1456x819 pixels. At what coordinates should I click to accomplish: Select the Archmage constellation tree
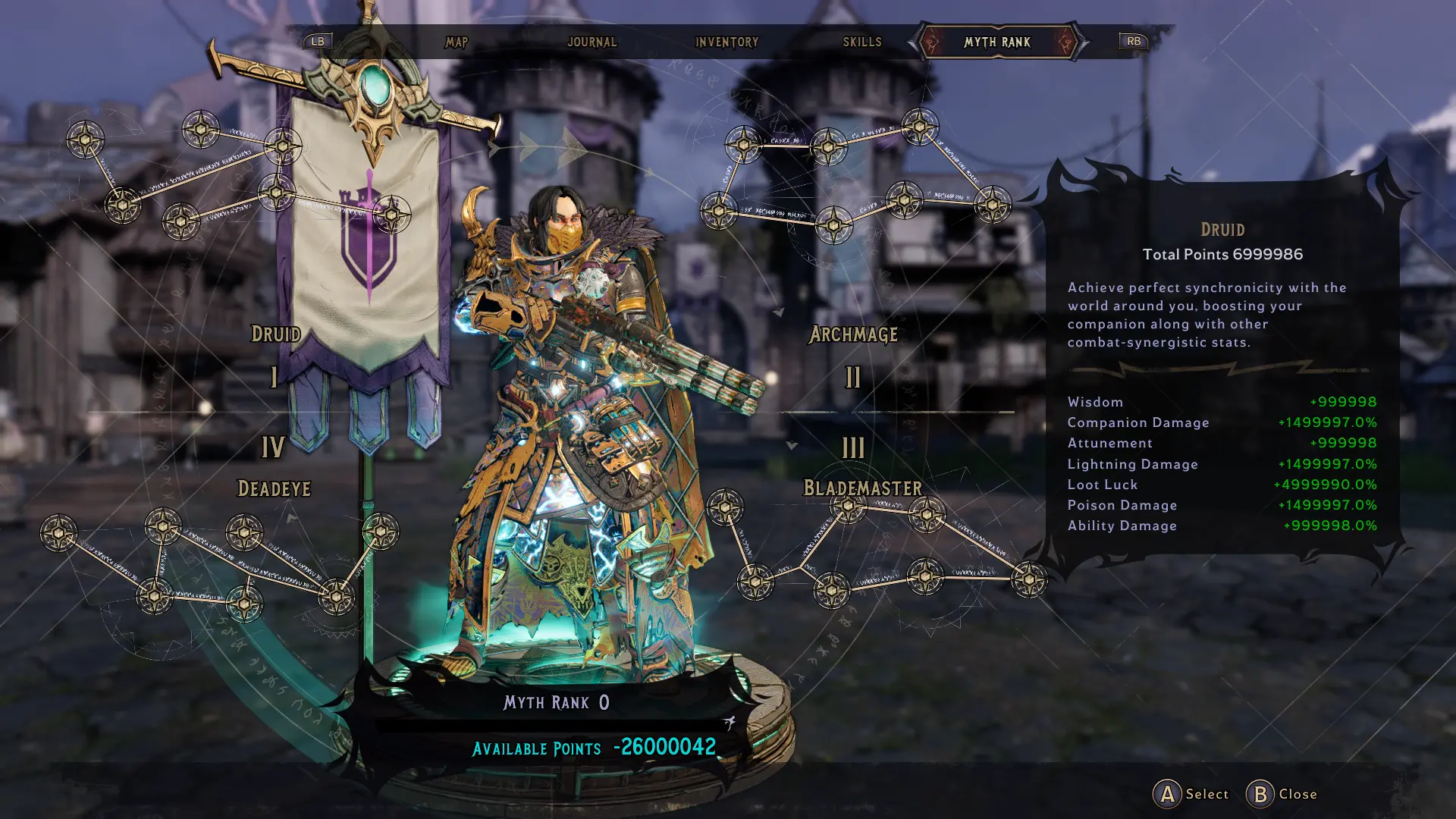(x=854, y=334)
